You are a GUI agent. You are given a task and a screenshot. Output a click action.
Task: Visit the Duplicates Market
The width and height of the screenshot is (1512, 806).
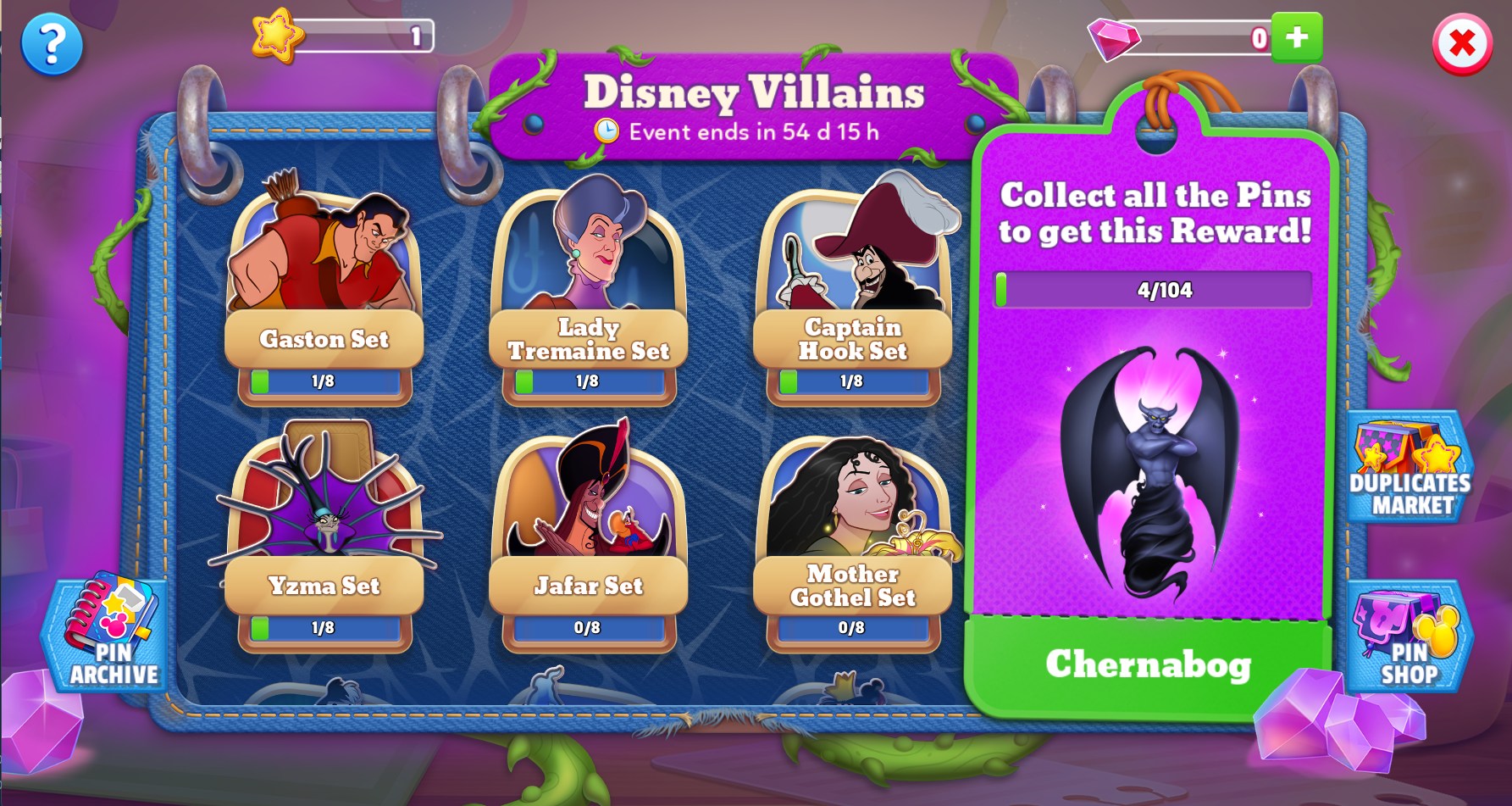point(1409,469)
